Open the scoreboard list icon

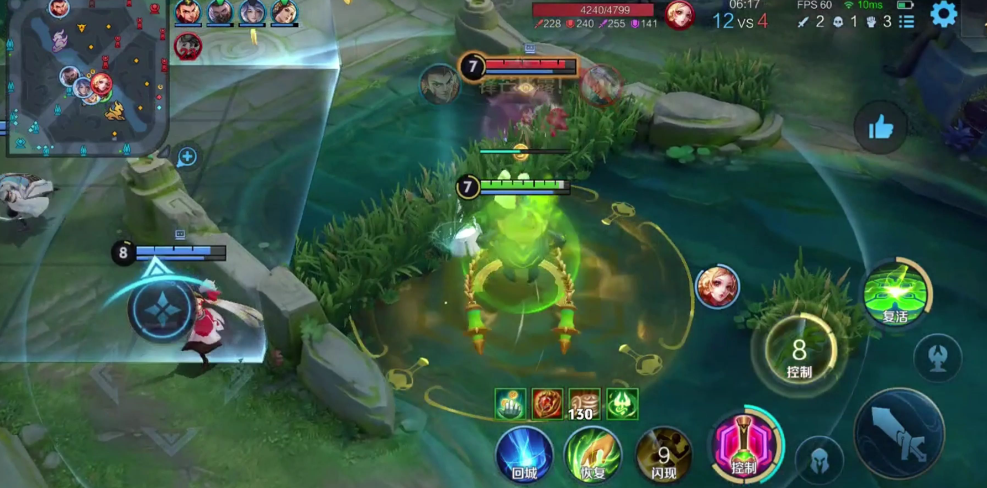coord(907,21)
